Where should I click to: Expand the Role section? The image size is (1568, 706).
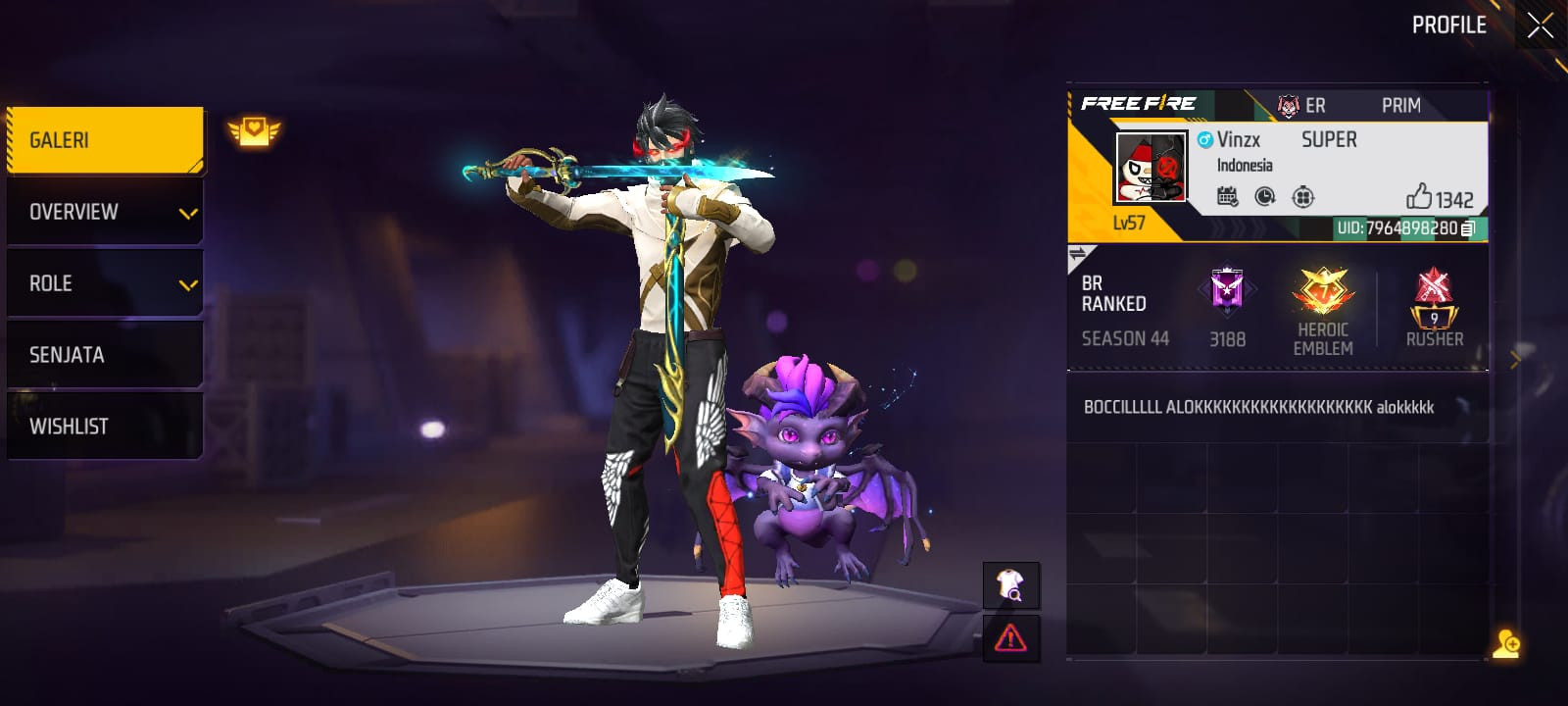(105, 283)
